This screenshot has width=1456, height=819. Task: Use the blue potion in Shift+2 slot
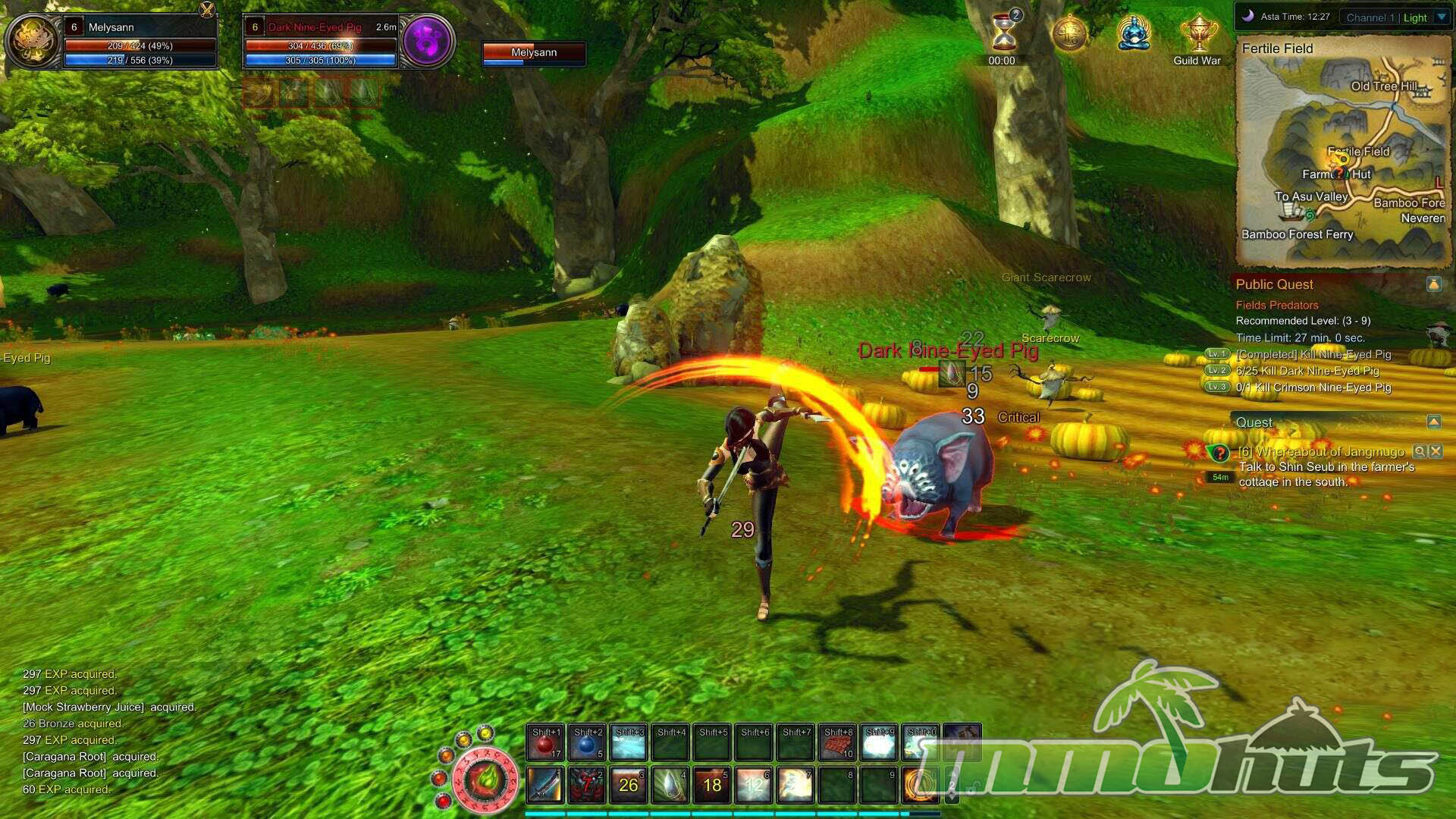point(587,743)
